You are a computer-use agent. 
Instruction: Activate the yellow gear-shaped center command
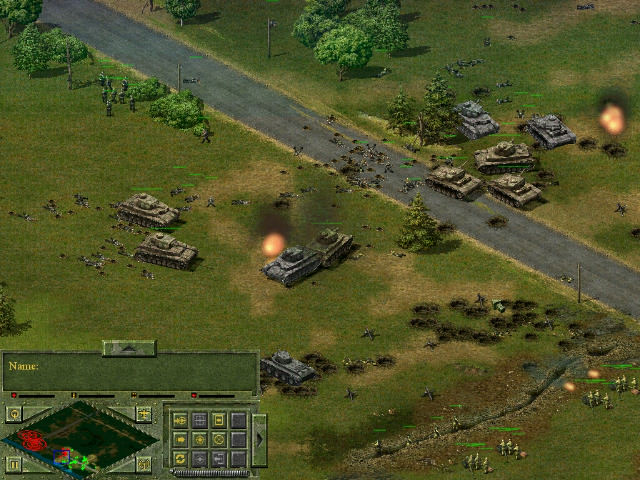click(x=200, y=440)
